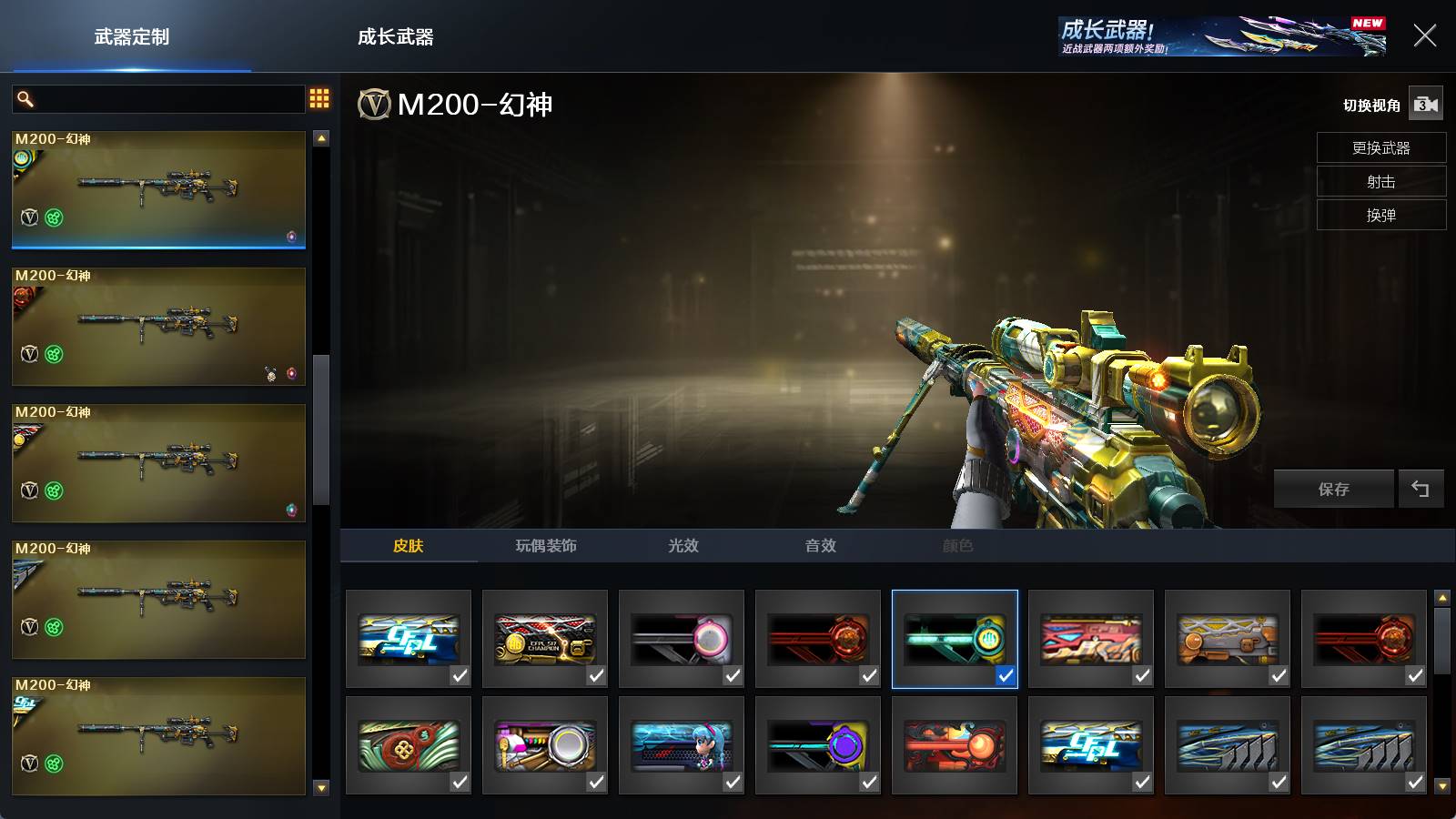Click the undo arrow beside 保存
Image resolution: width=1456 pixels, height=819 pixels.
pyautogui.click(x=1421, y=489)
